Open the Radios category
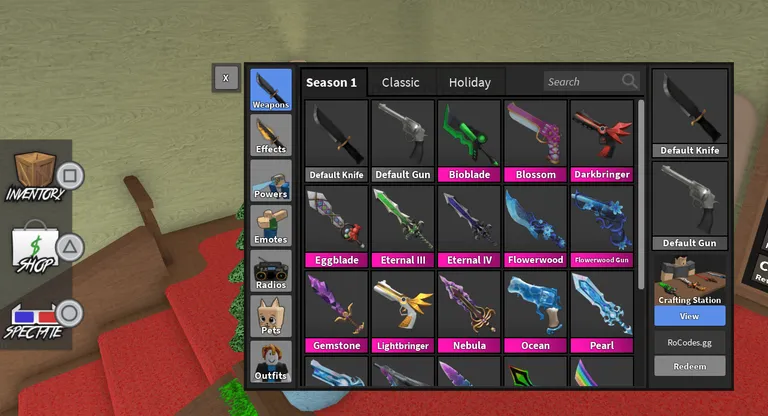Viewport: 768px width, 416px height. [x=271, y=270]
